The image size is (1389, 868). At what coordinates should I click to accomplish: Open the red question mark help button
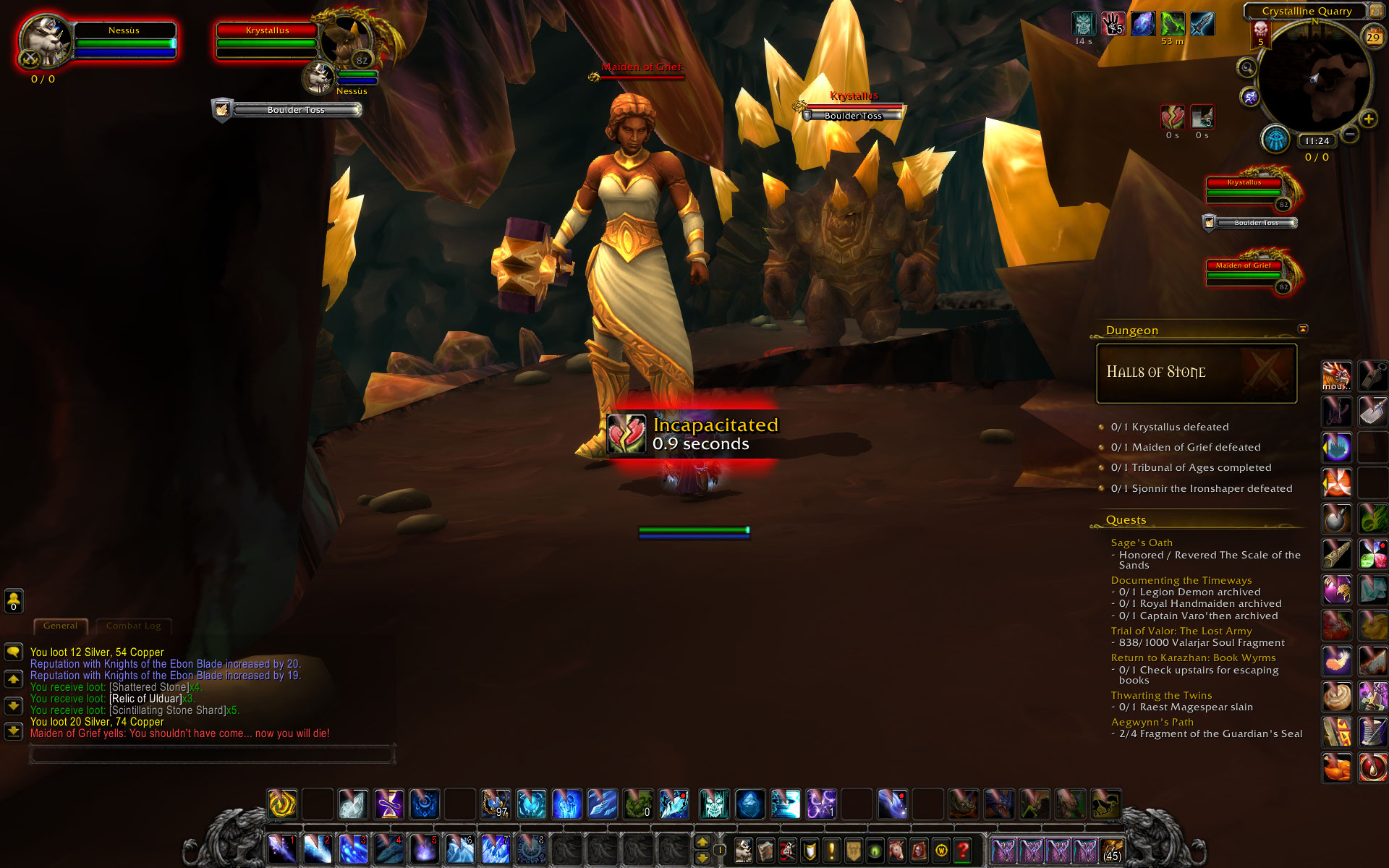pos(963,850)
